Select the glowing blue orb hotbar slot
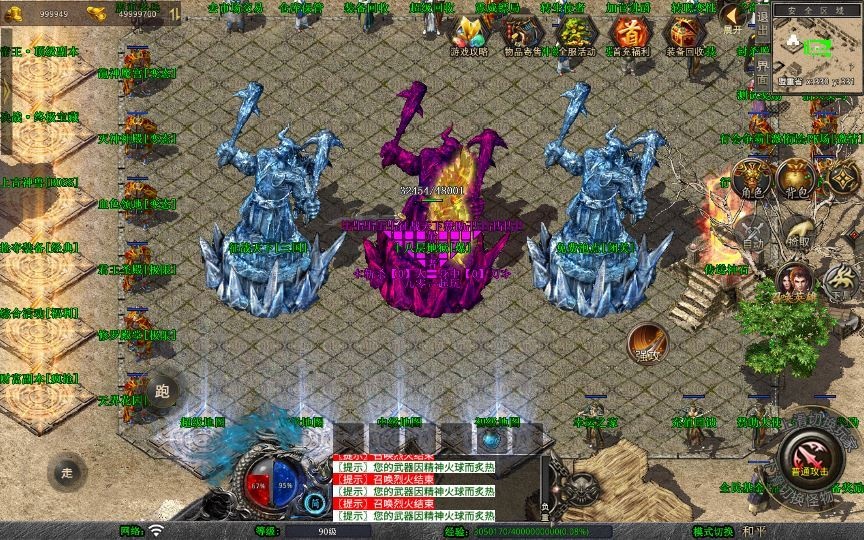Screen dimensions: 864x540 [x=490, y=439]
